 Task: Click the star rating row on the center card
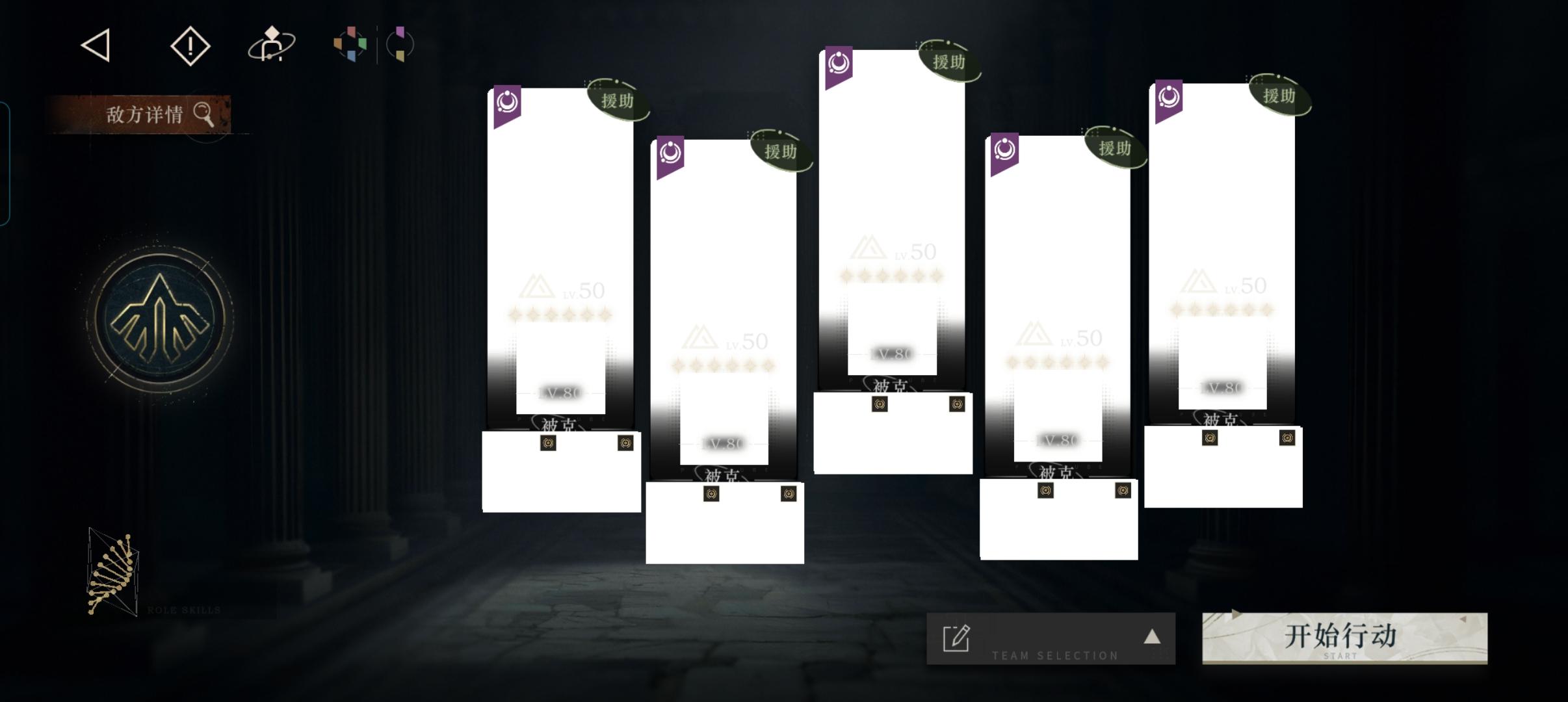(892, 275)
